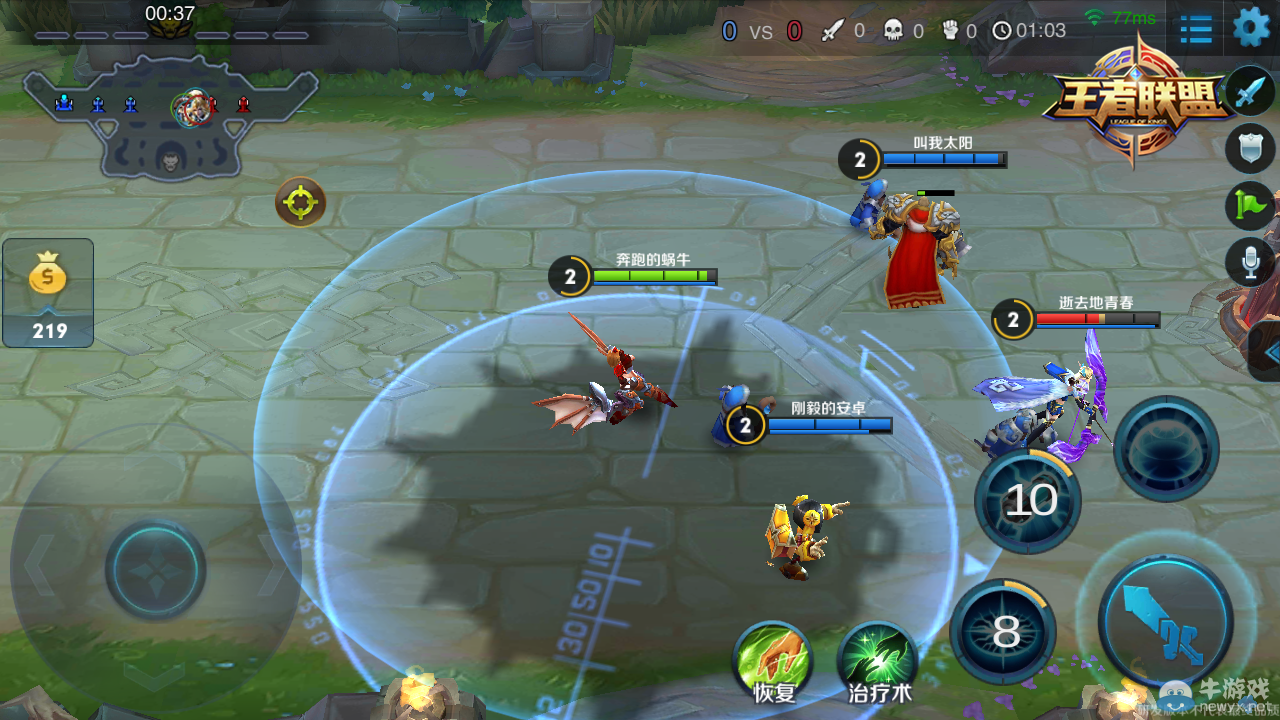Tap the virtual joystick center

coord(155,570)
